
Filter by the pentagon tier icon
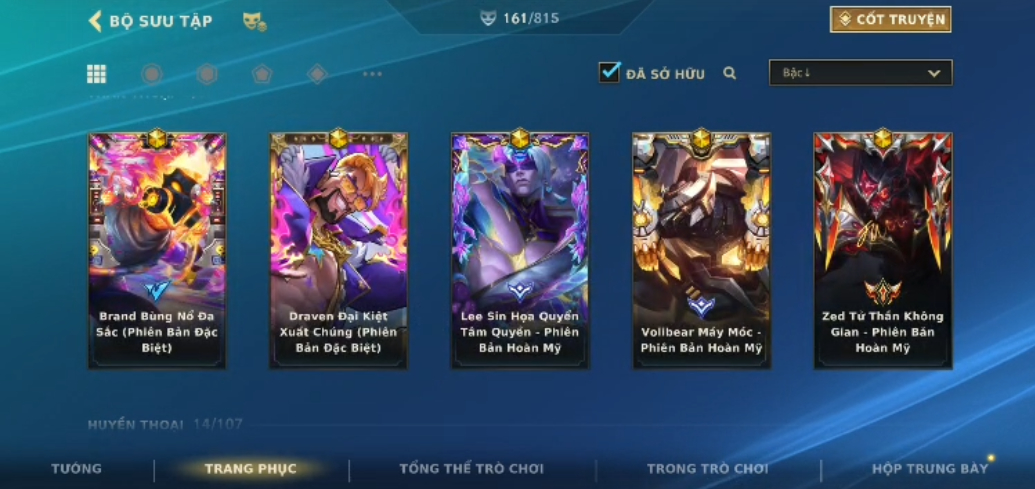(262, 74)
